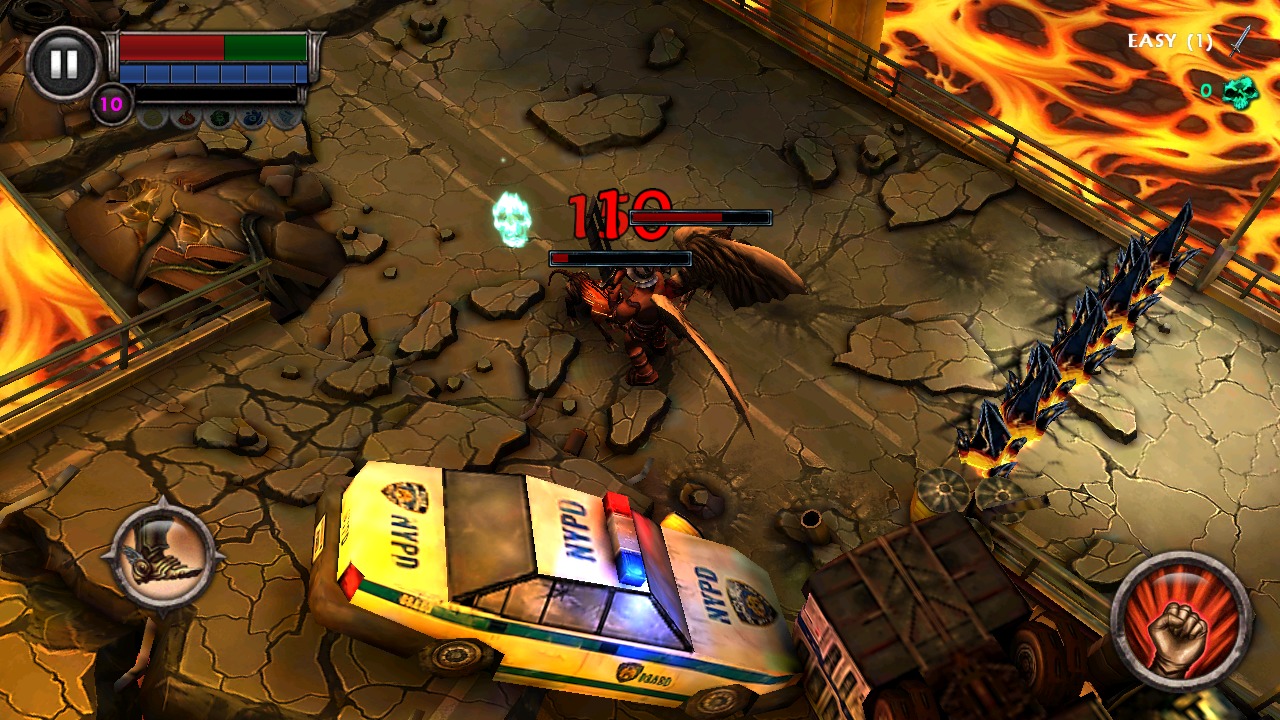Click the blue segmented mana bar
Screen dimensions: 1280x720
tap(211, 71)
